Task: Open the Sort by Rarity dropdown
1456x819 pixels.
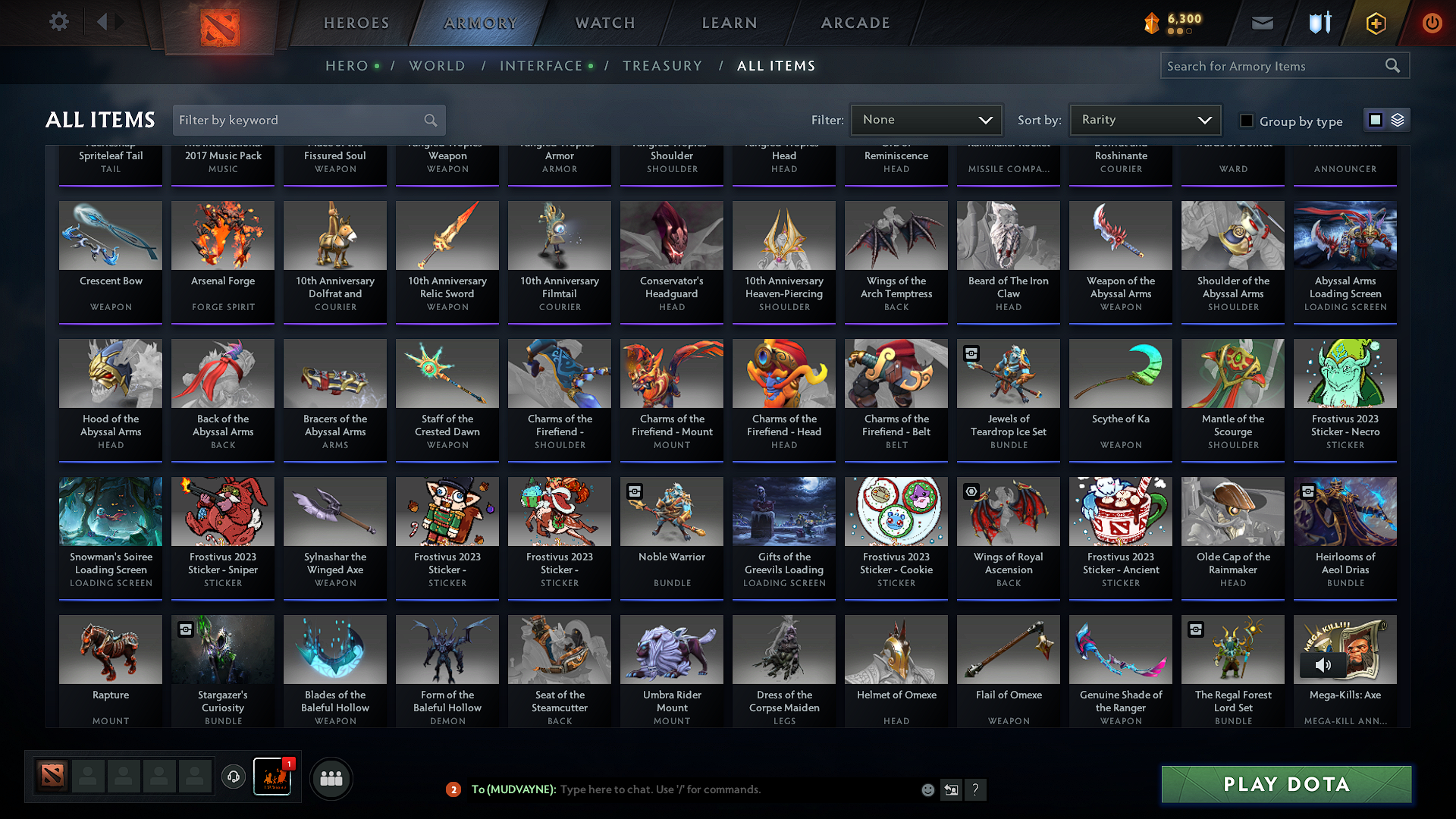Action: point(1145,119)
